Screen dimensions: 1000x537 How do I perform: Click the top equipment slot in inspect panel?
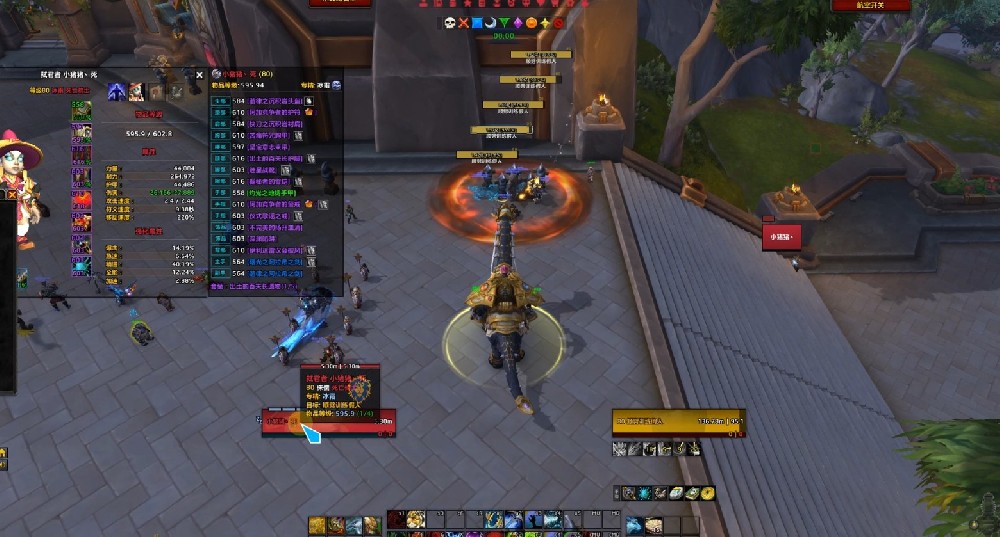click(80, 107)
